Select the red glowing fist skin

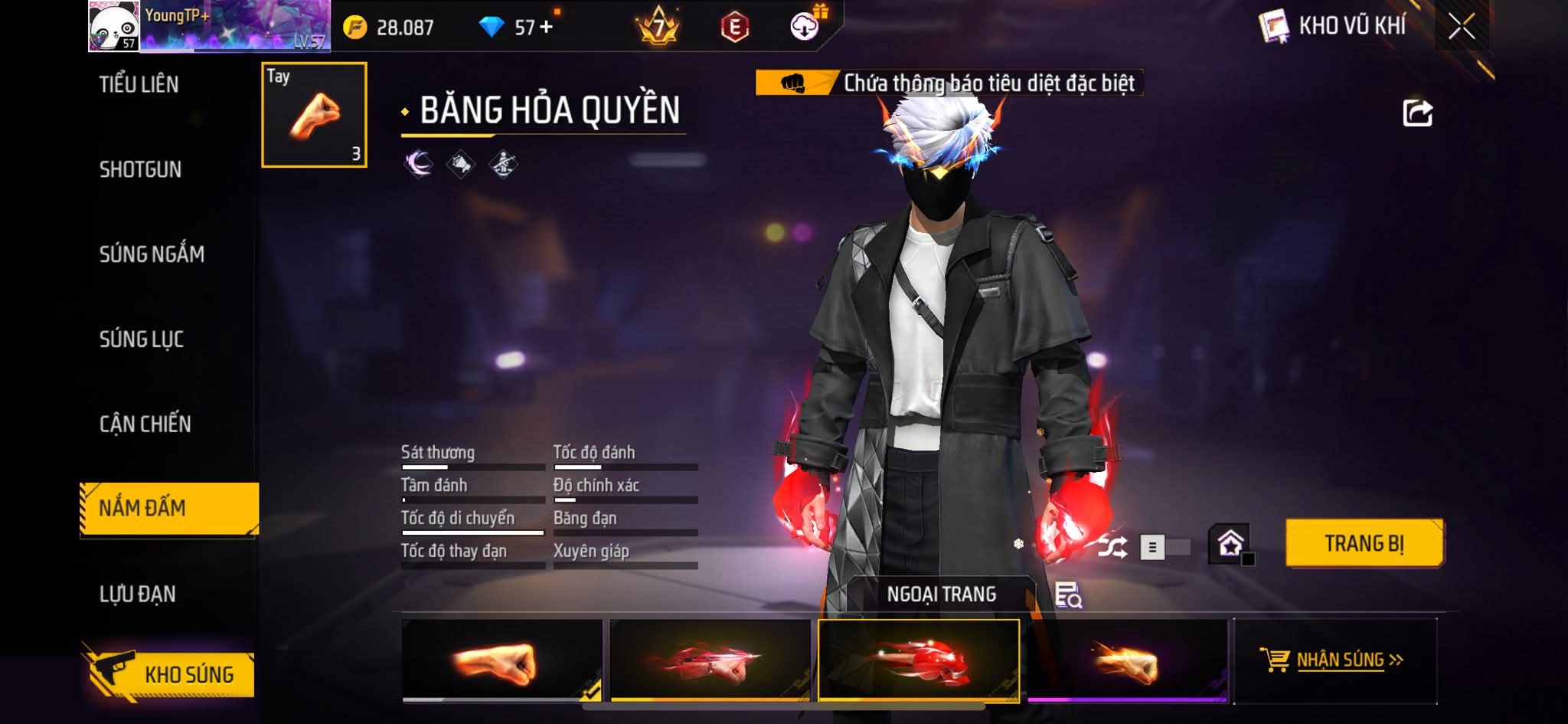(918, 660)
